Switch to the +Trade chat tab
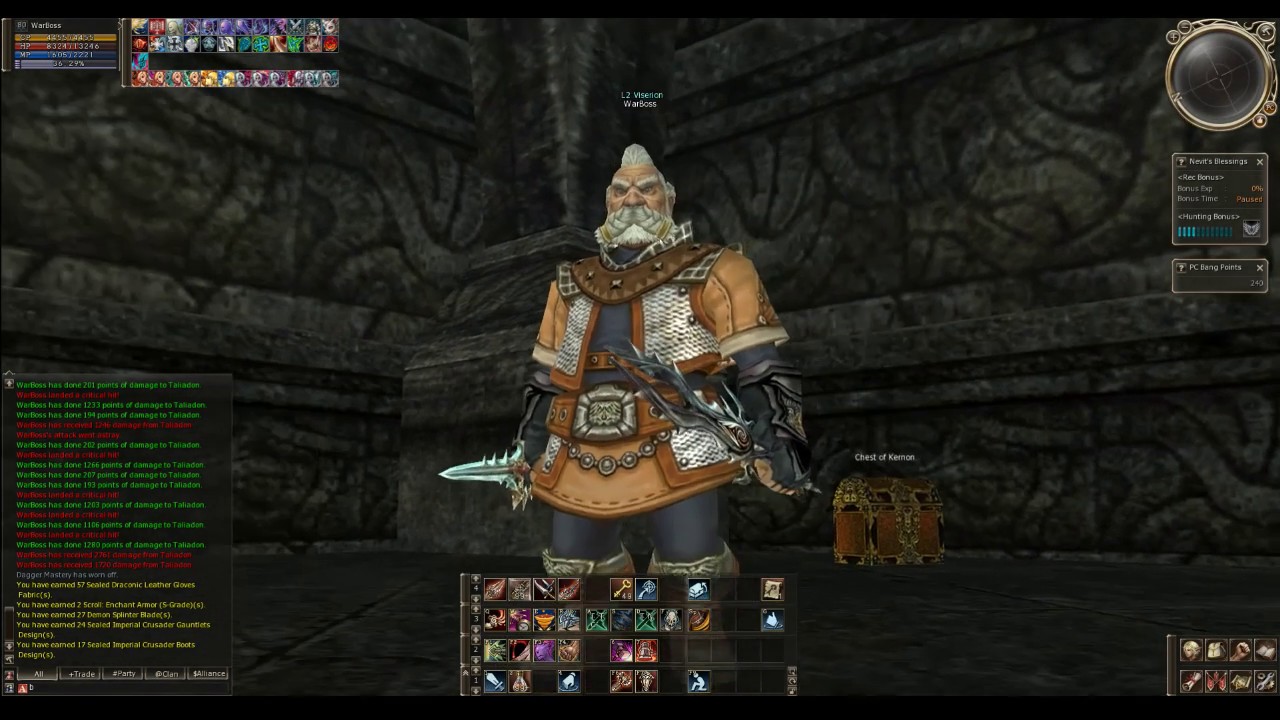Image resolution: width=1280 pixels, height=720 pixels. (81, 674)
